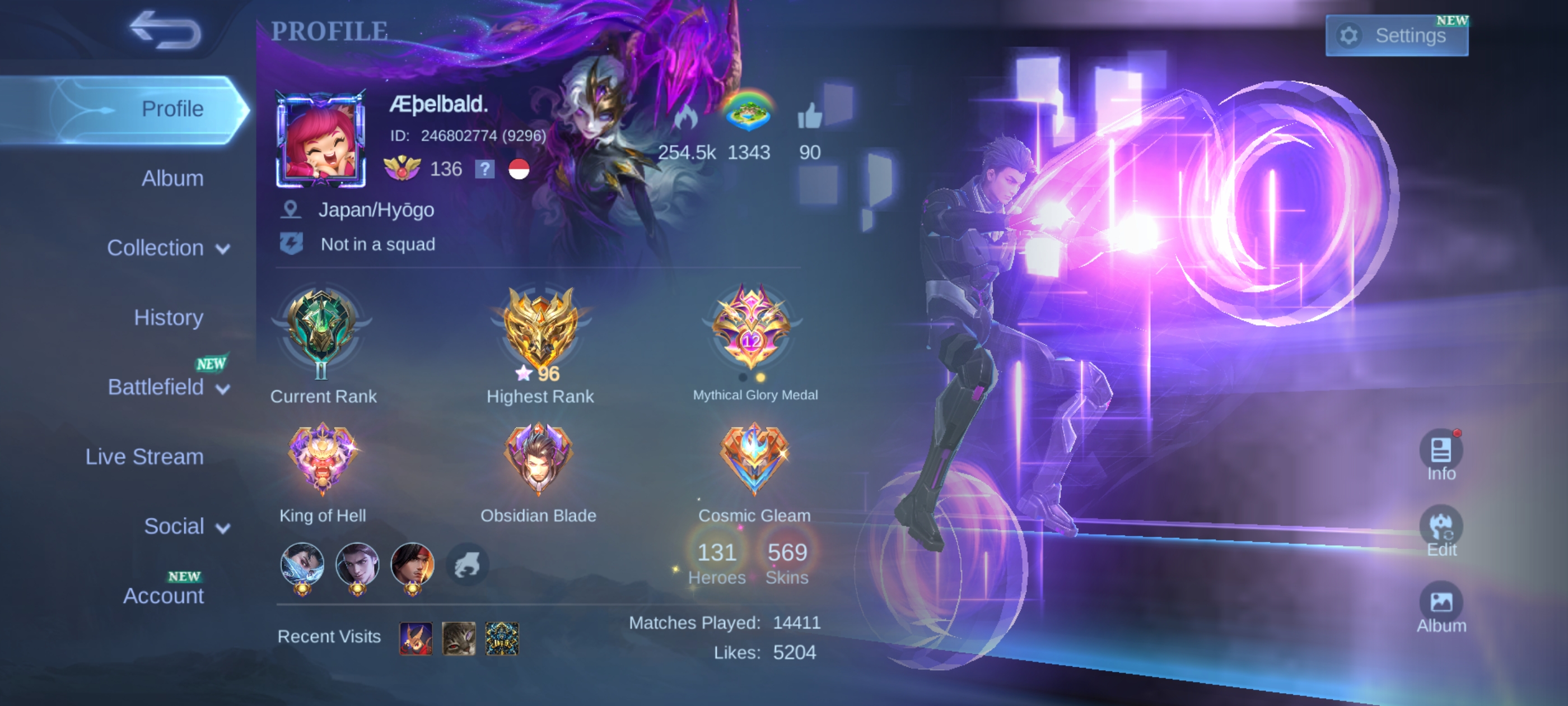Viewport: 1568px width, 706px height.
Task: Tap the blue question mark badge
Action: coord(484,169)
